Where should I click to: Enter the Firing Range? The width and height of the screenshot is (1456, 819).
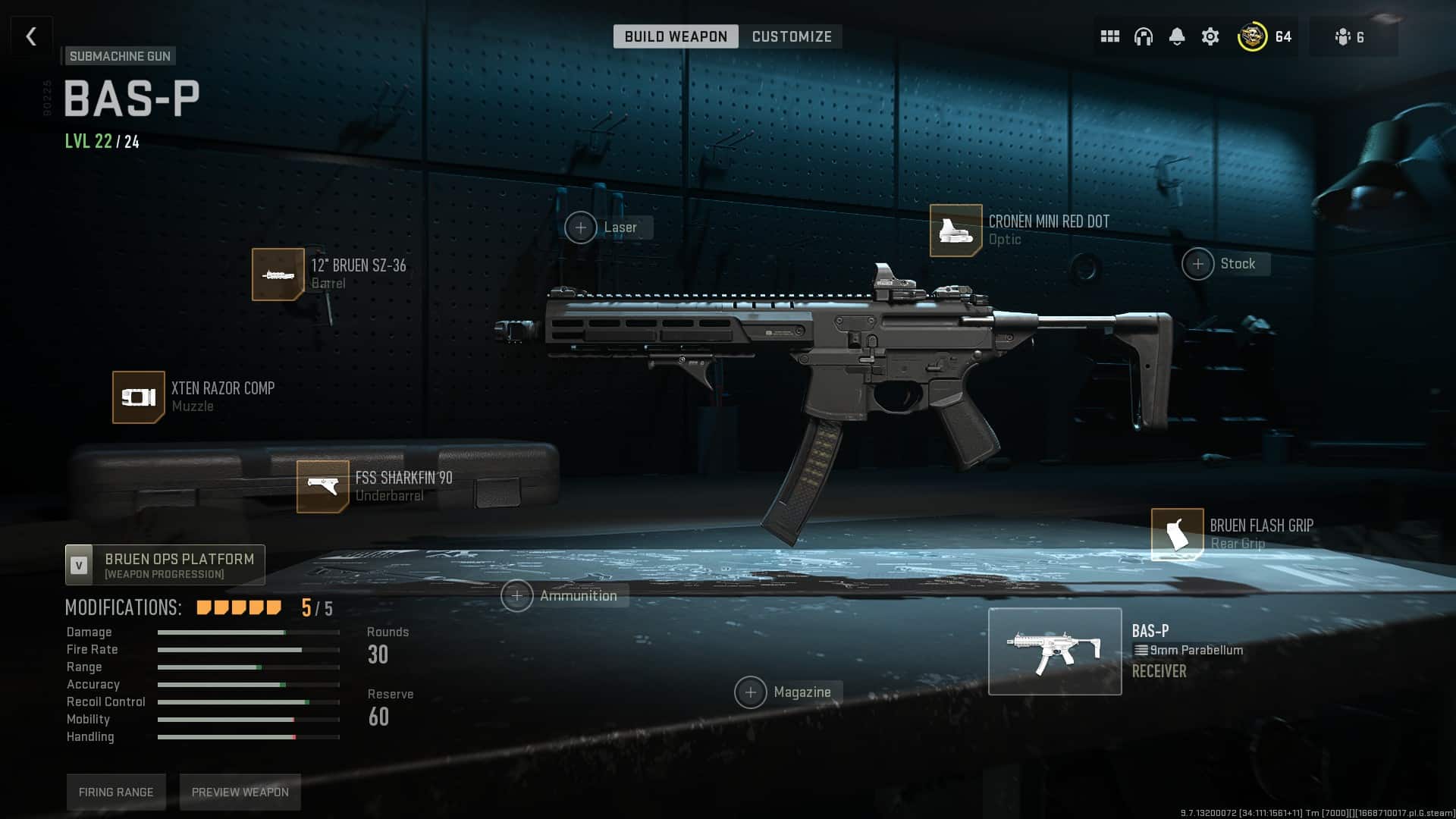click(115, 792)
